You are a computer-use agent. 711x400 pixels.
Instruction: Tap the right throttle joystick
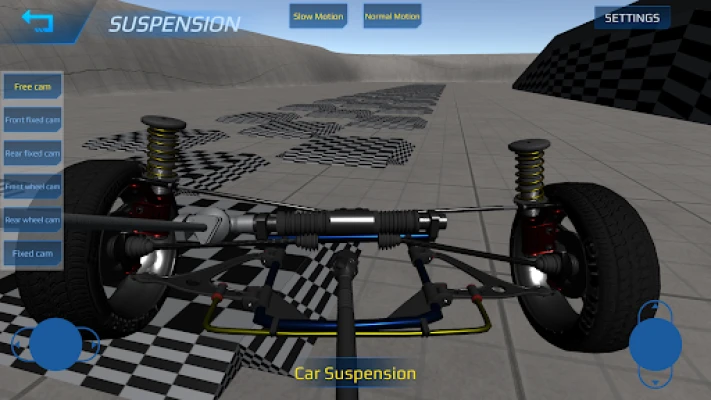pos(655,344)
